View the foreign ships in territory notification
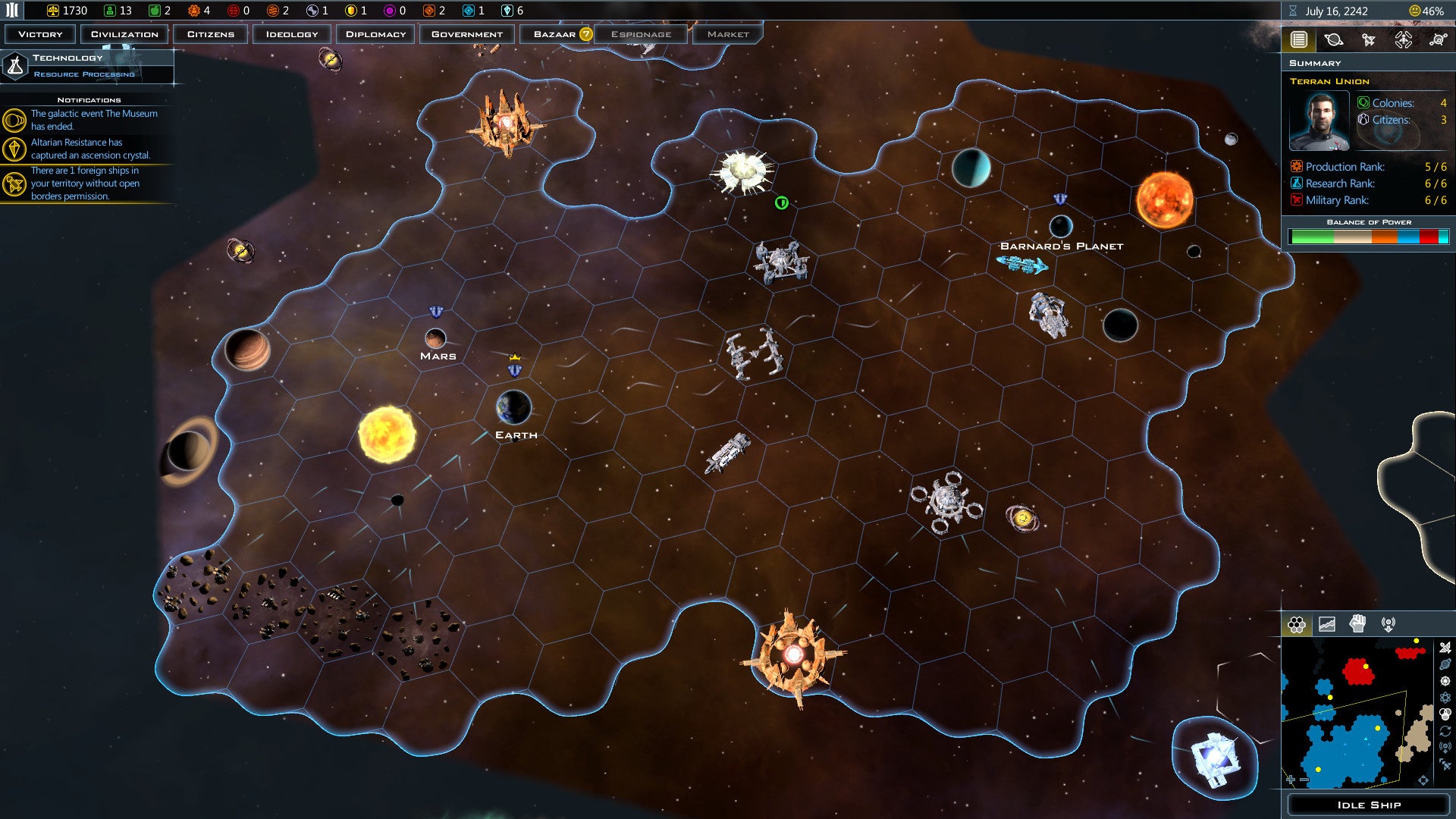The image size is (1456, 819). pyautogui.click(x=83, y=184)
